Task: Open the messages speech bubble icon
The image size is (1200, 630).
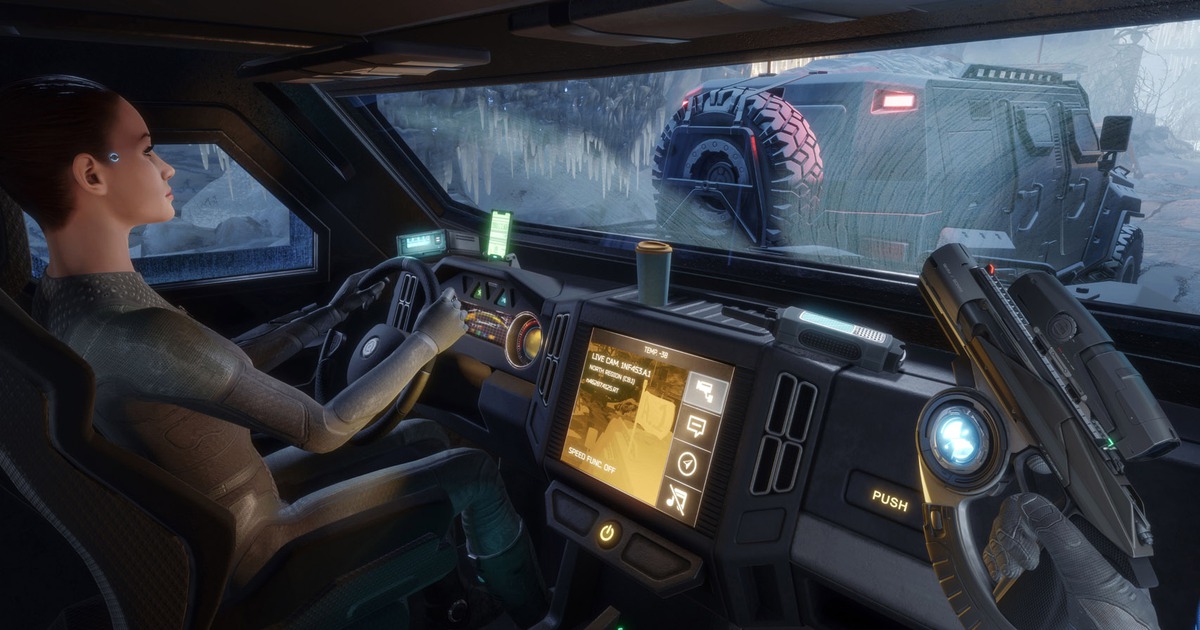Action: pos(695,427)
